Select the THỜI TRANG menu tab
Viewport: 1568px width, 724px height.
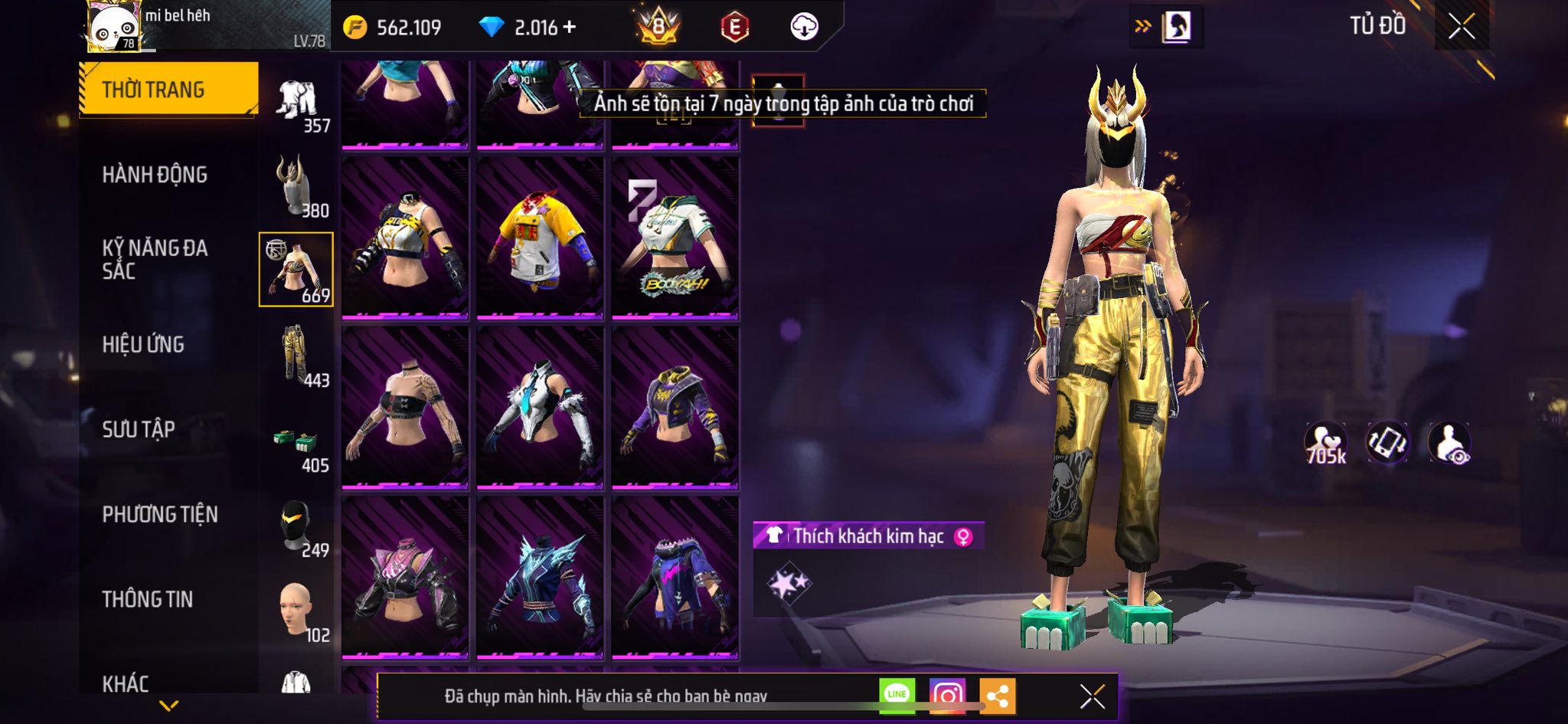[x=168, y=90]
